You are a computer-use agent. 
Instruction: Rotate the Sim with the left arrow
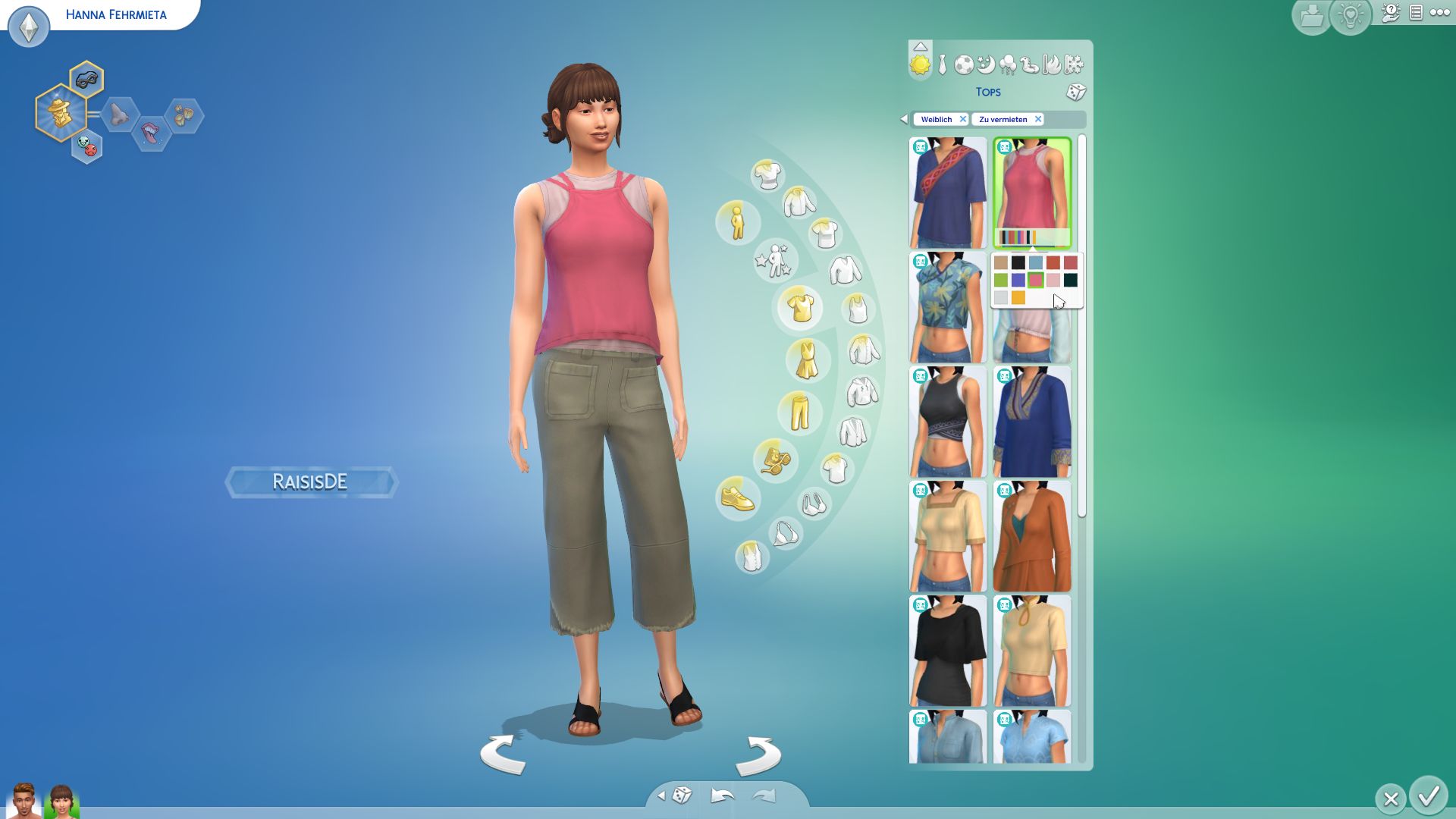[503, 754]
